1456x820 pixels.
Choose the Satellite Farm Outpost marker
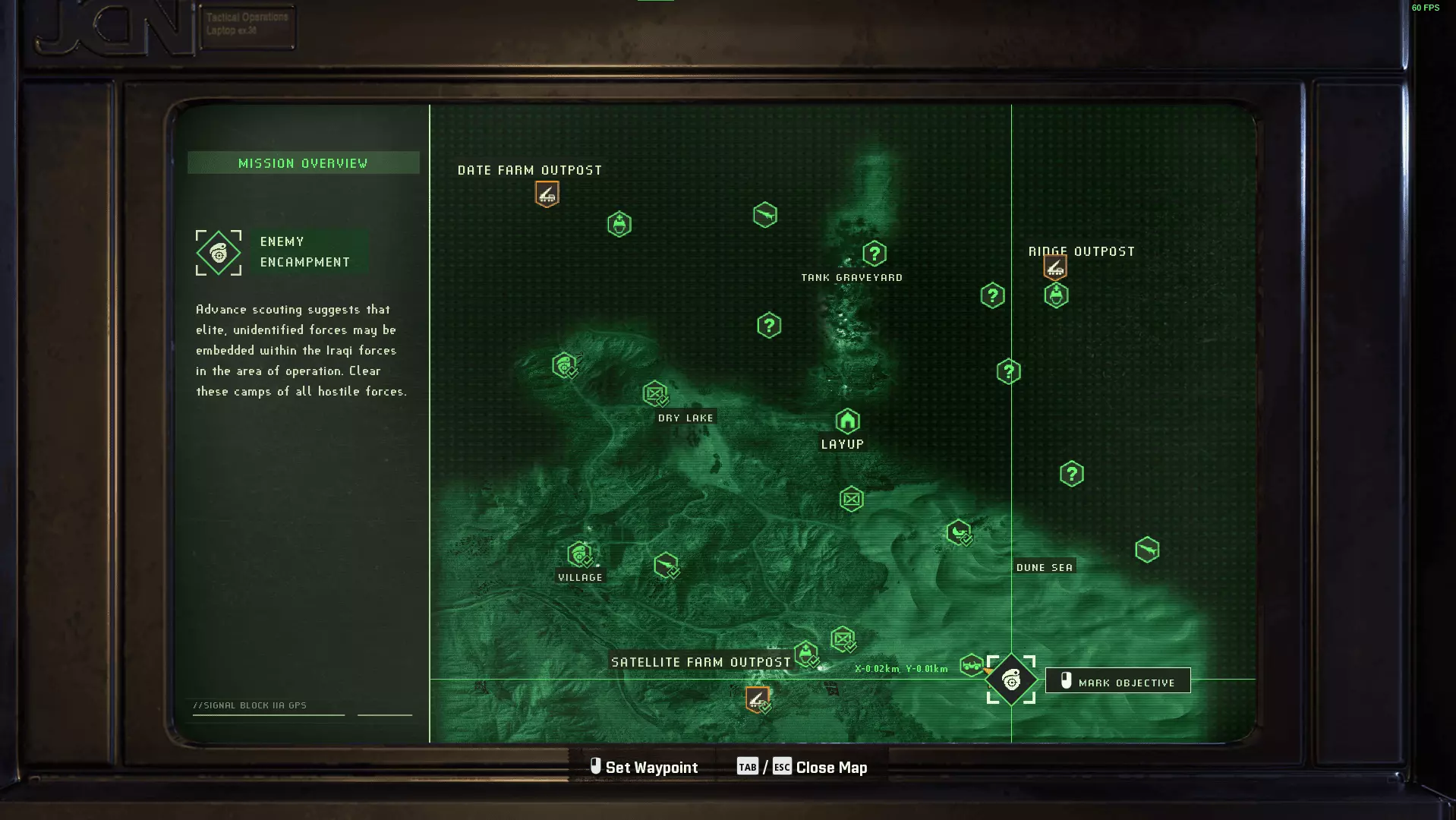pos(757,699)
